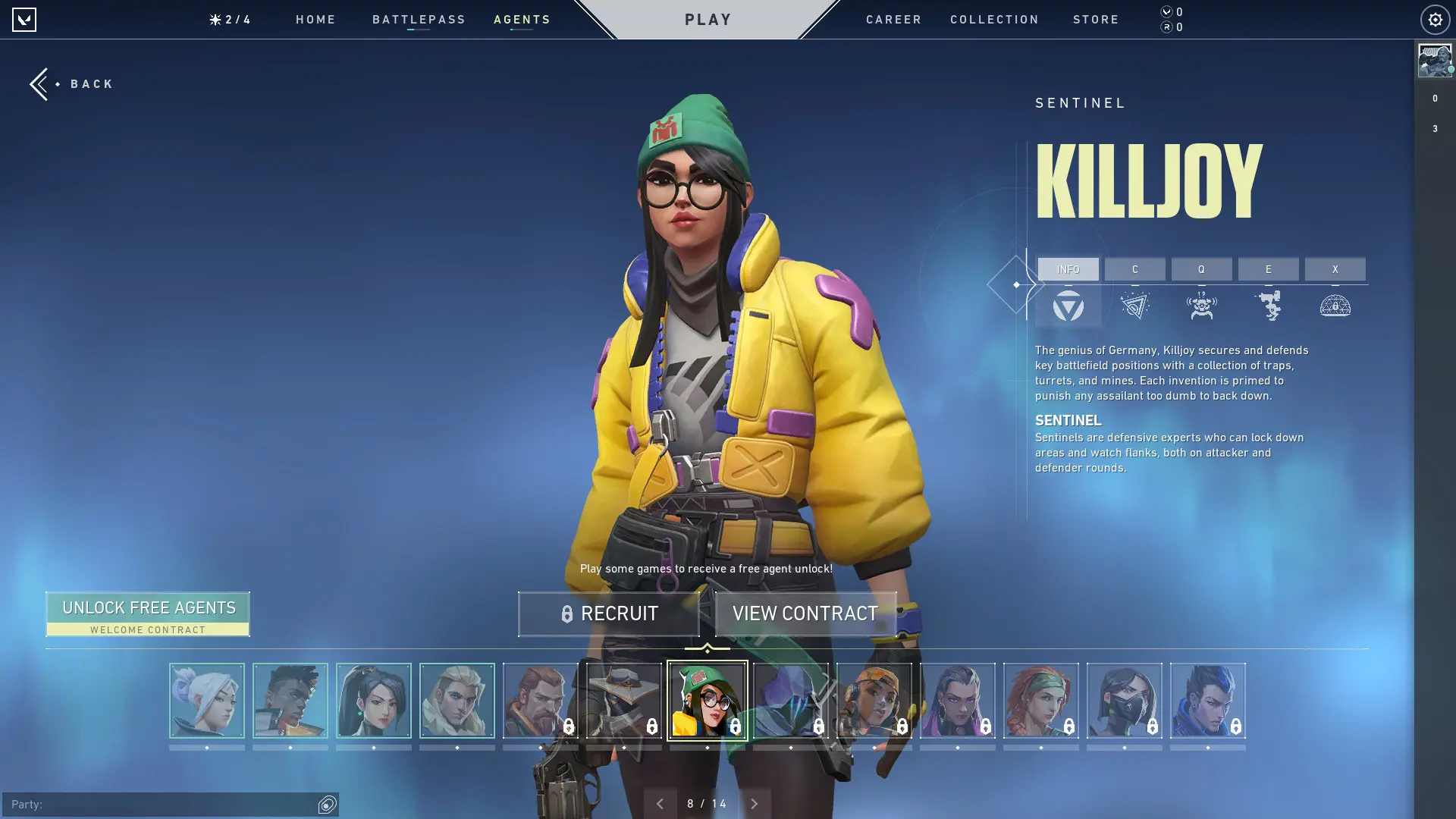This screenshot has width=1456, height=819.
Task: Select the Nanoswarm ability icon
Action: click(1135, 306)
